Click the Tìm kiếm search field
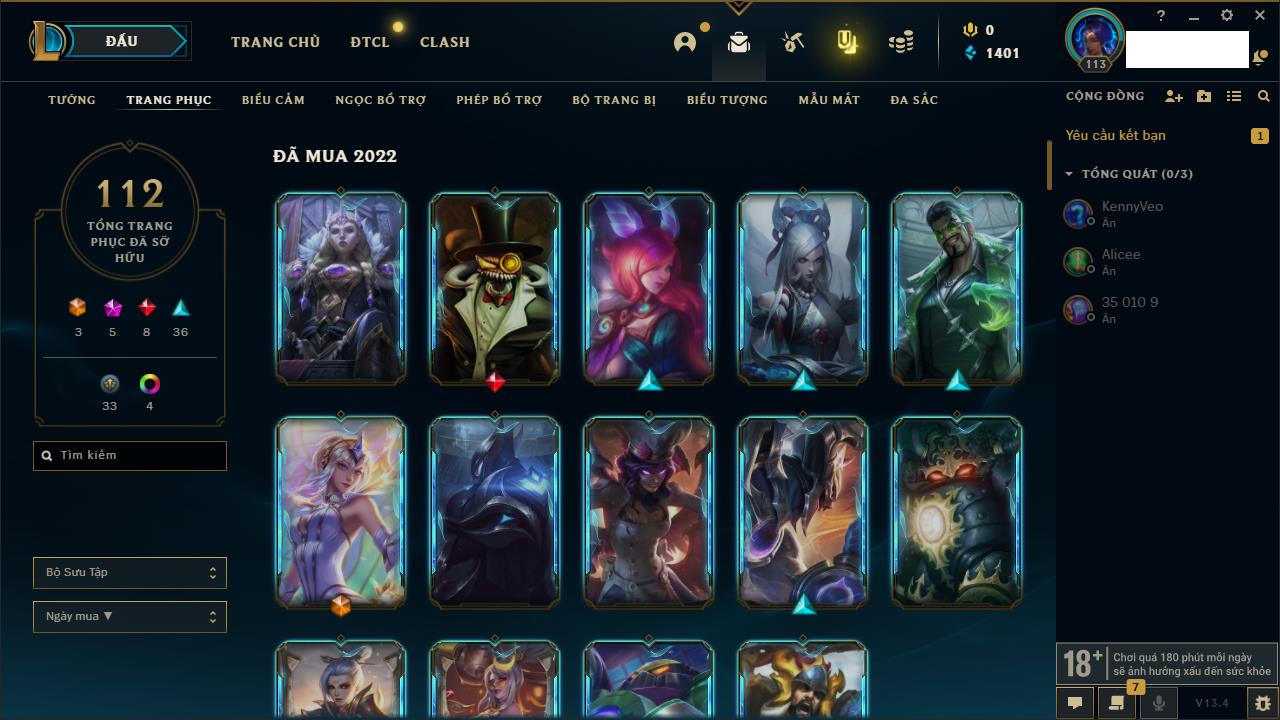The image size is (1280, 720). point(130,456)
